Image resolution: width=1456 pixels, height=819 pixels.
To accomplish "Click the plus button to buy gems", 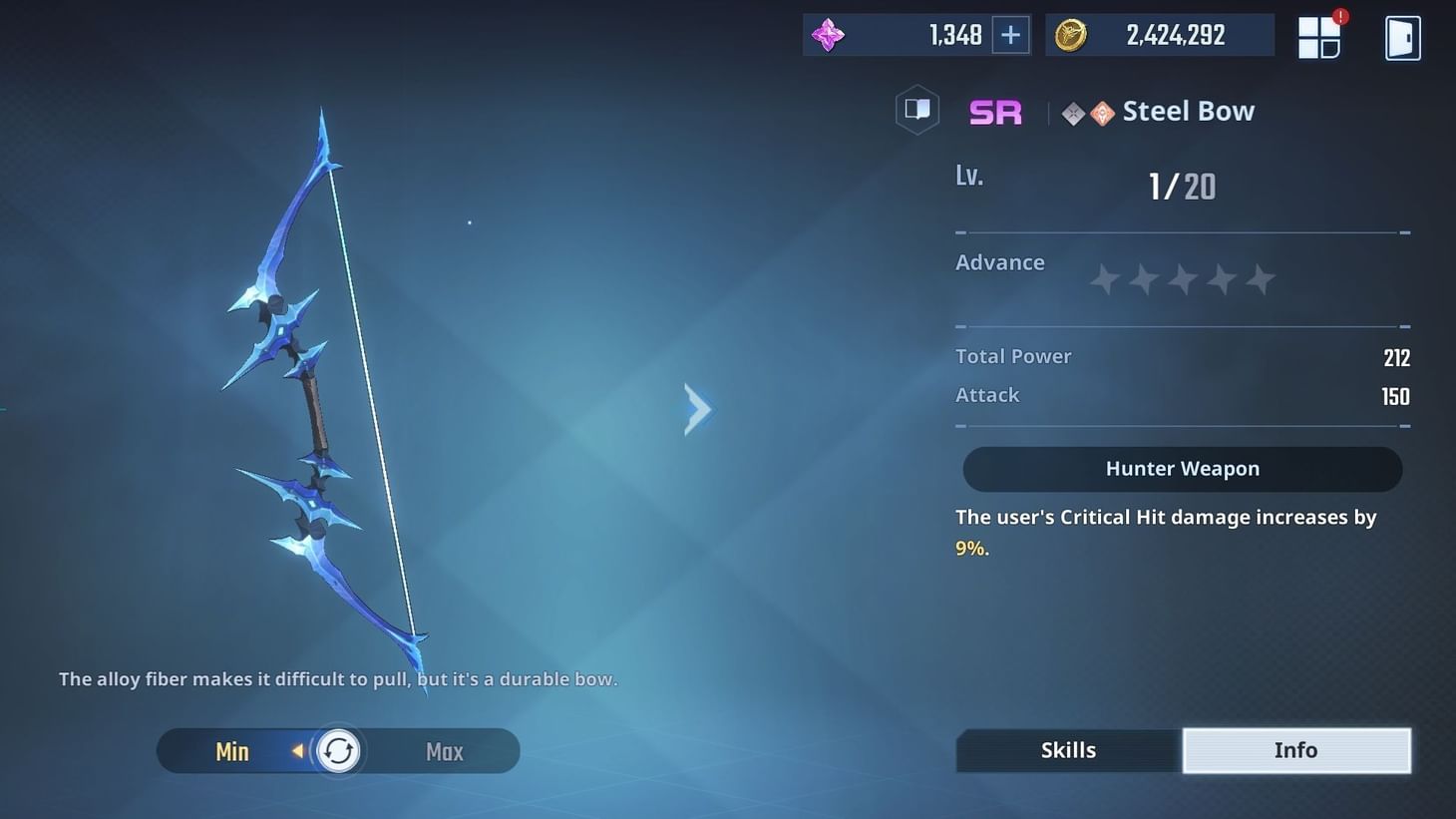I will (1009, 34).
